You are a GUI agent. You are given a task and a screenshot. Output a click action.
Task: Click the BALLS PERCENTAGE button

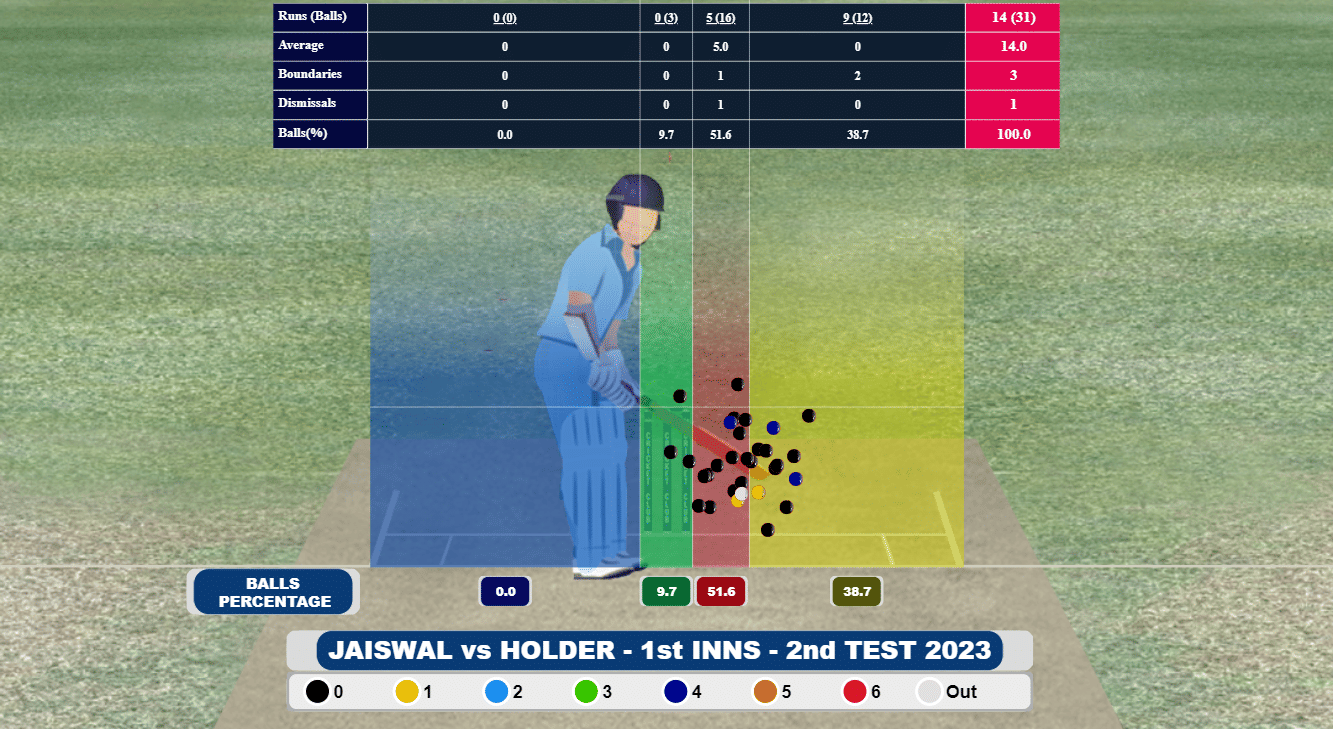[x=274, y=592]
